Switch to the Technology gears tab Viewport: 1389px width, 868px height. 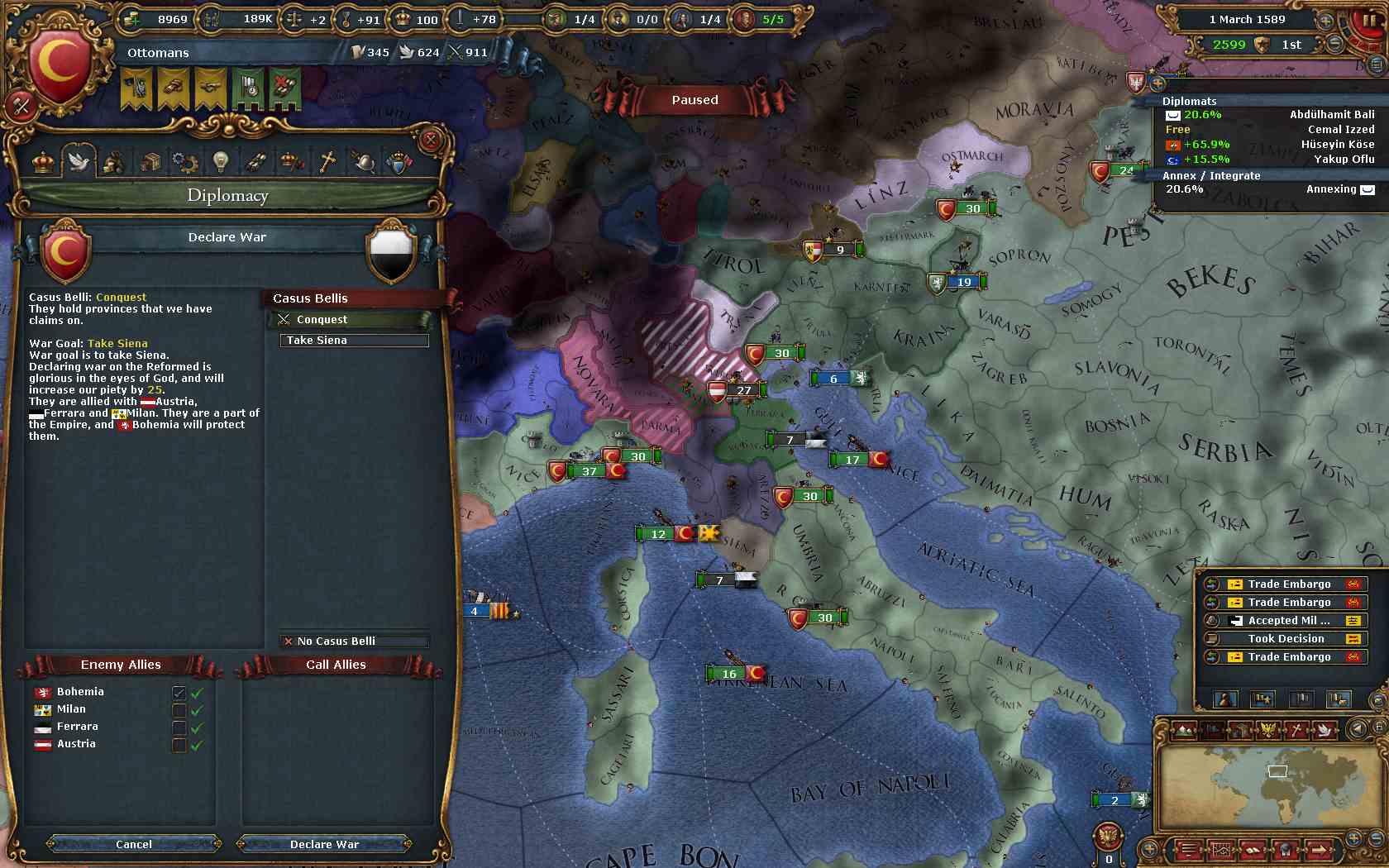coord(184,161)
